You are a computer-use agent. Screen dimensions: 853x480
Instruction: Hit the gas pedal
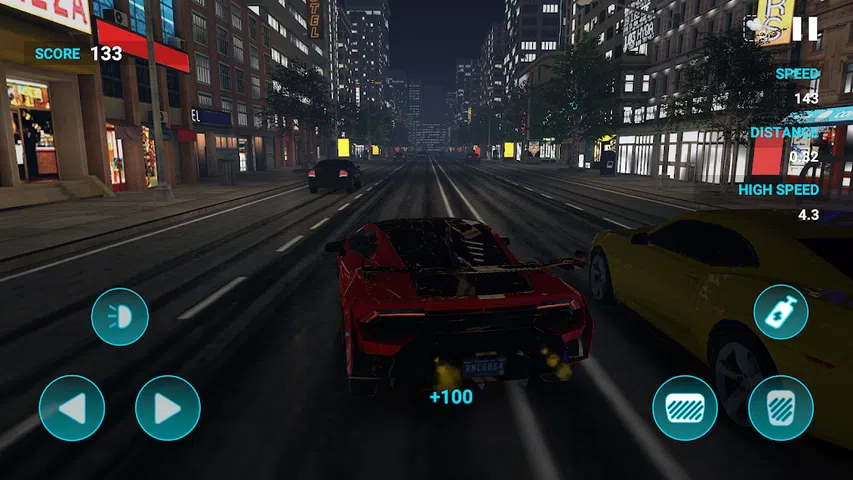(781, 408)
